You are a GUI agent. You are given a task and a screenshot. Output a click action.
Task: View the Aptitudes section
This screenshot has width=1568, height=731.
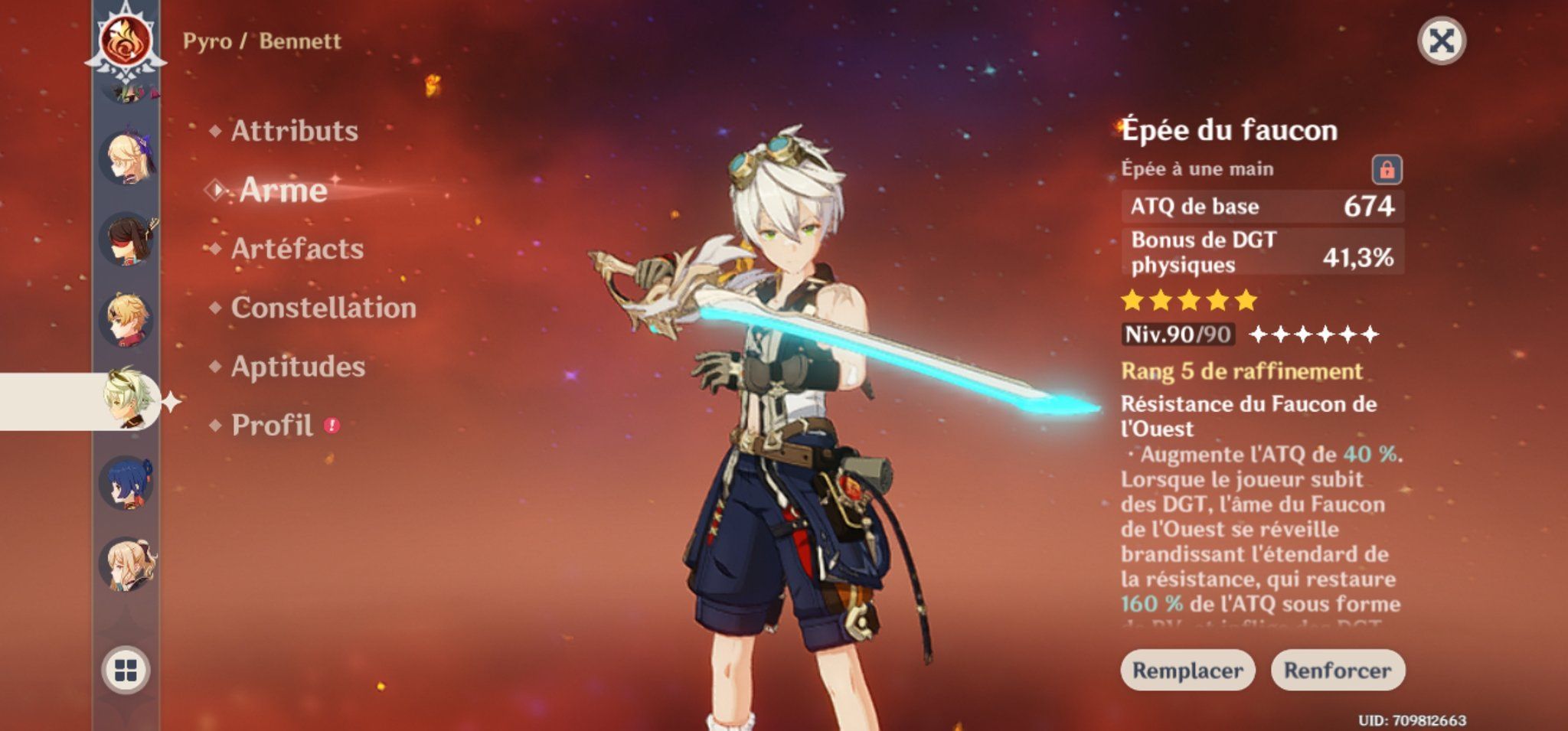click(297, 368)
